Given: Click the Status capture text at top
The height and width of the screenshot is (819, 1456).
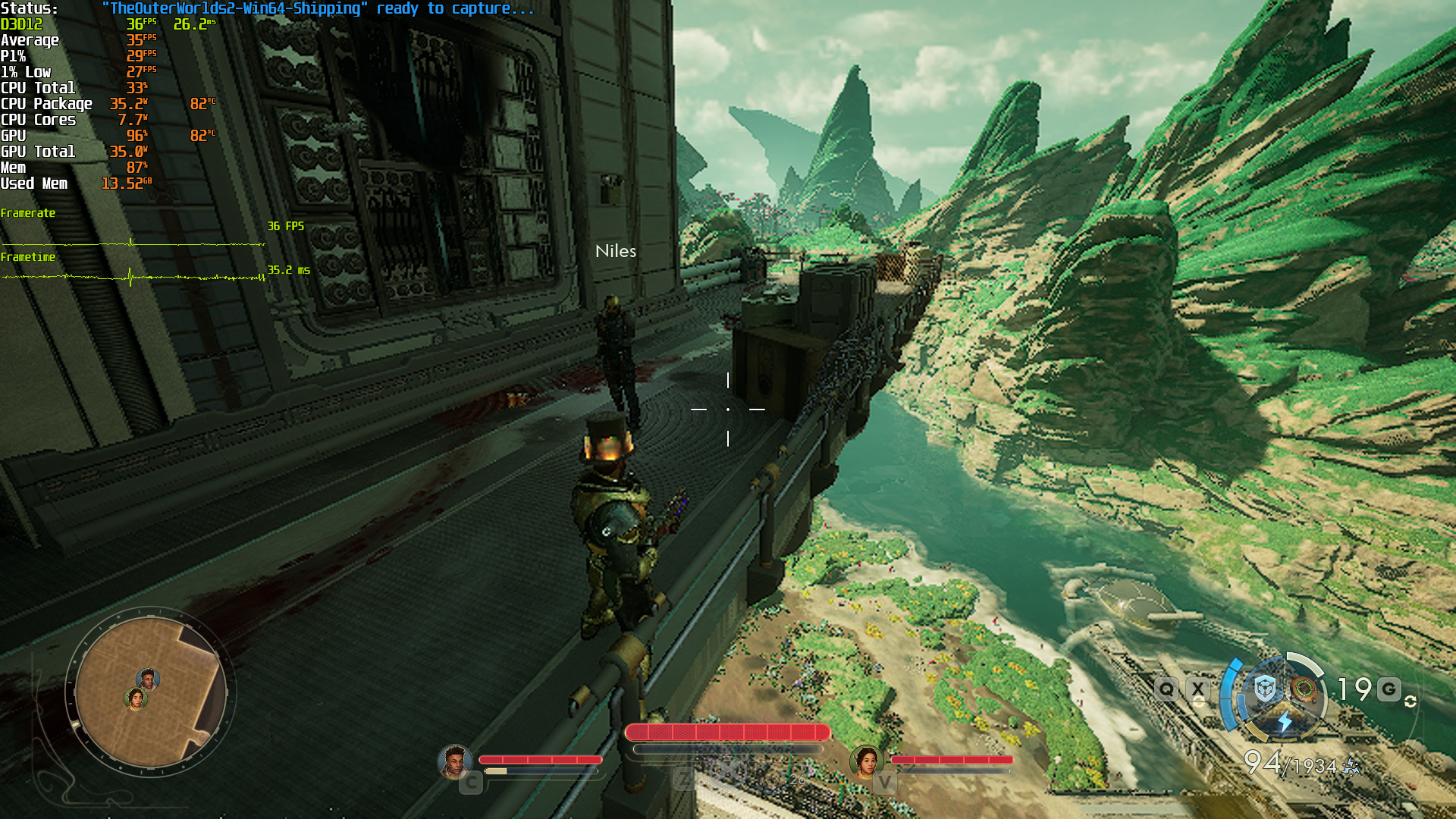Looking at the screenshot, I should tap(303, 8).
